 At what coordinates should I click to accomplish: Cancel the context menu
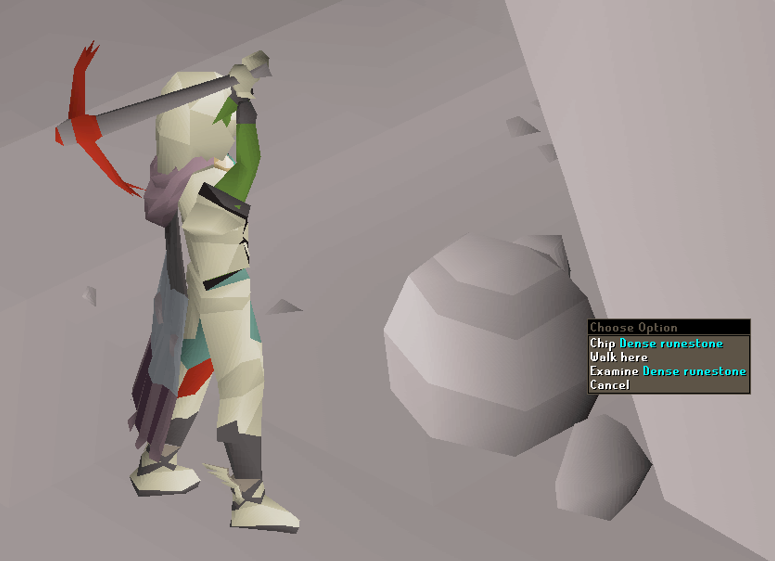609,385
